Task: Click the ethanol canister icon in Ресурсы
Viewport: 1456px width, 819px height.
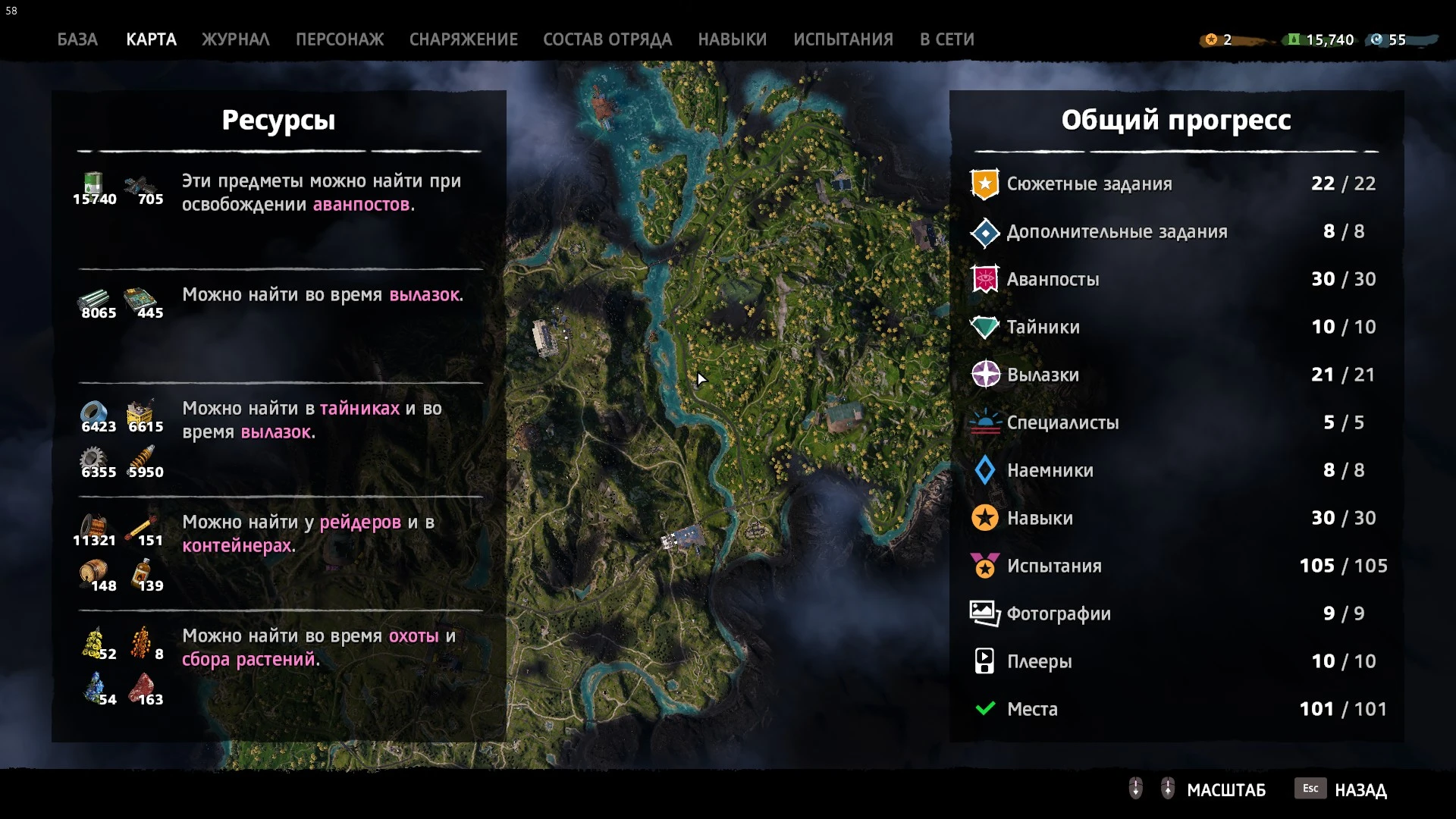Action: click(91, 184)
